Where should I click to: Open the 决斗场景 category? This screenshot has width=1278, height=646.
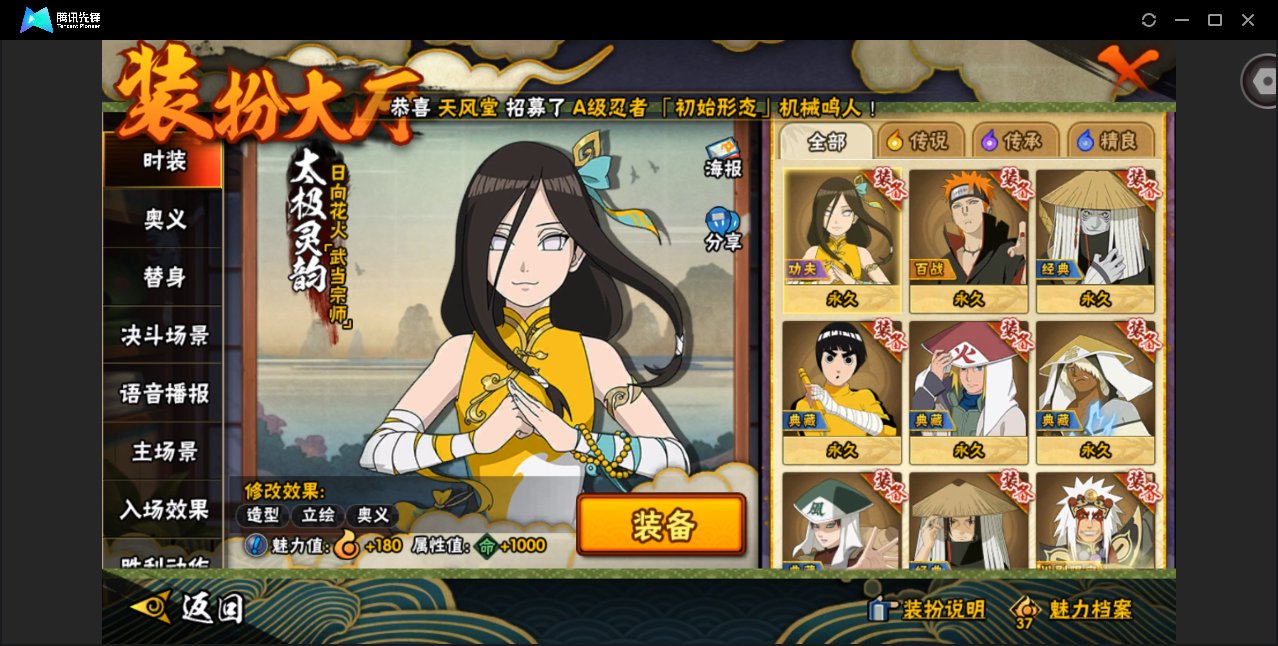(163, 335)
